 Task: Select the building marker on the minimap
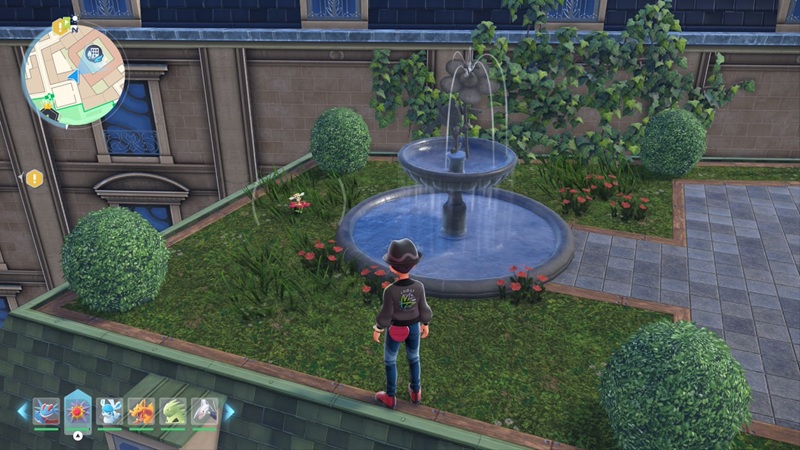pos(97,53)
